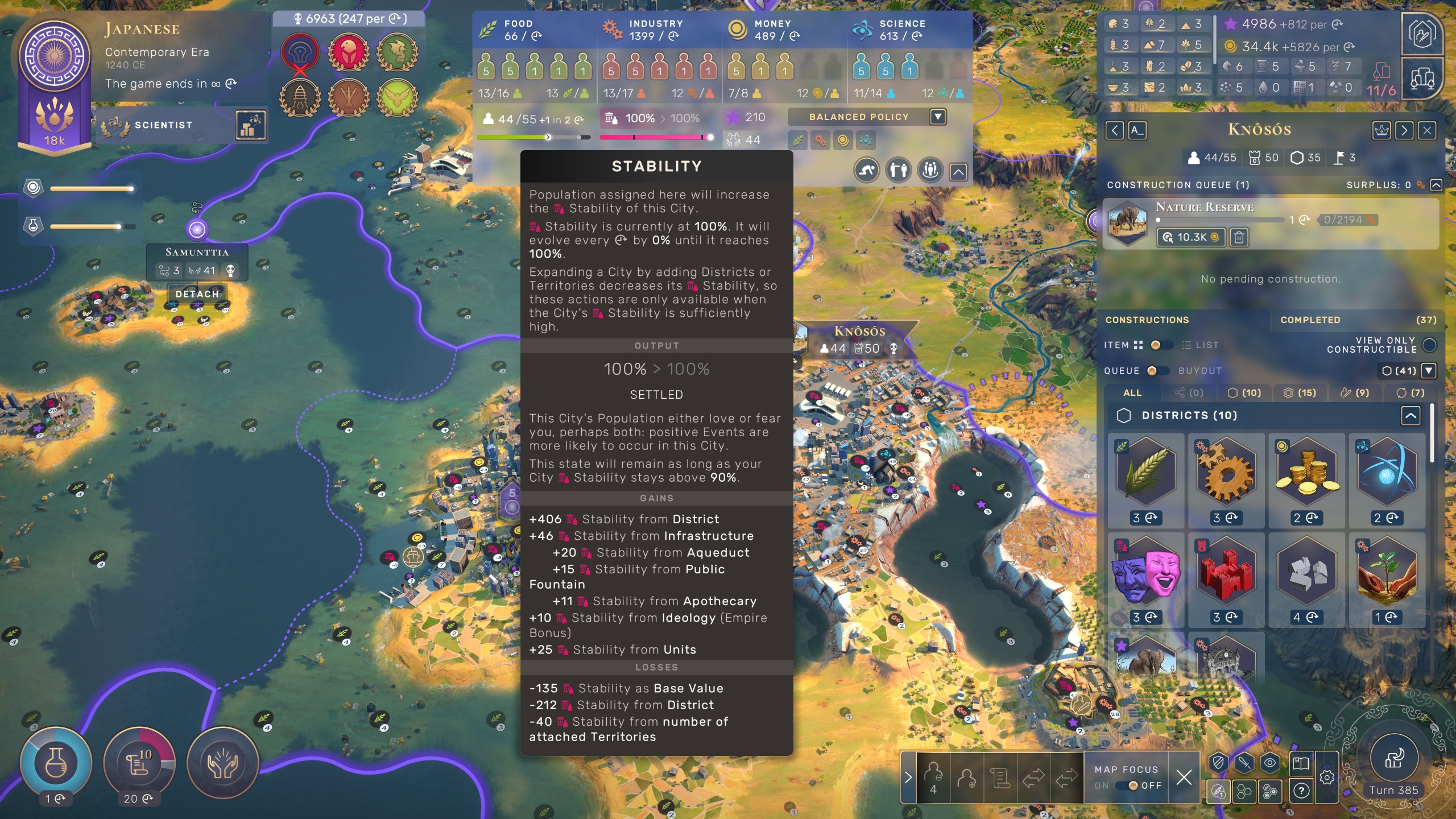Viewport: 1456px width, 819px height.
Task: Go to the previous city
Action: 1114,131
